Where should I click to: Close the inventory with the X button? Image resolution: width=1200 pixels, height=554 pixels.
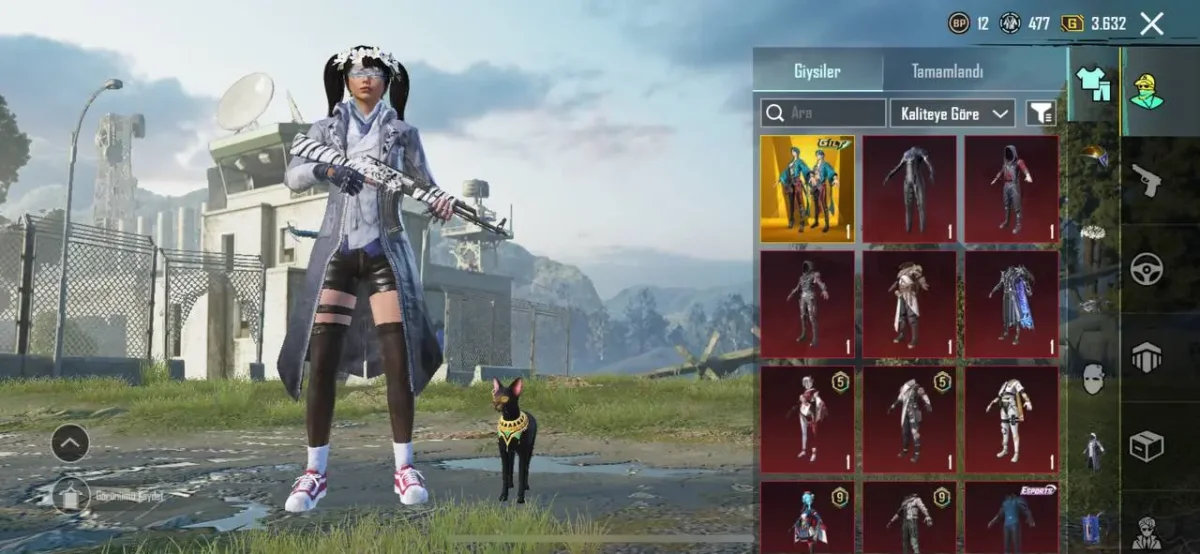1152,24
